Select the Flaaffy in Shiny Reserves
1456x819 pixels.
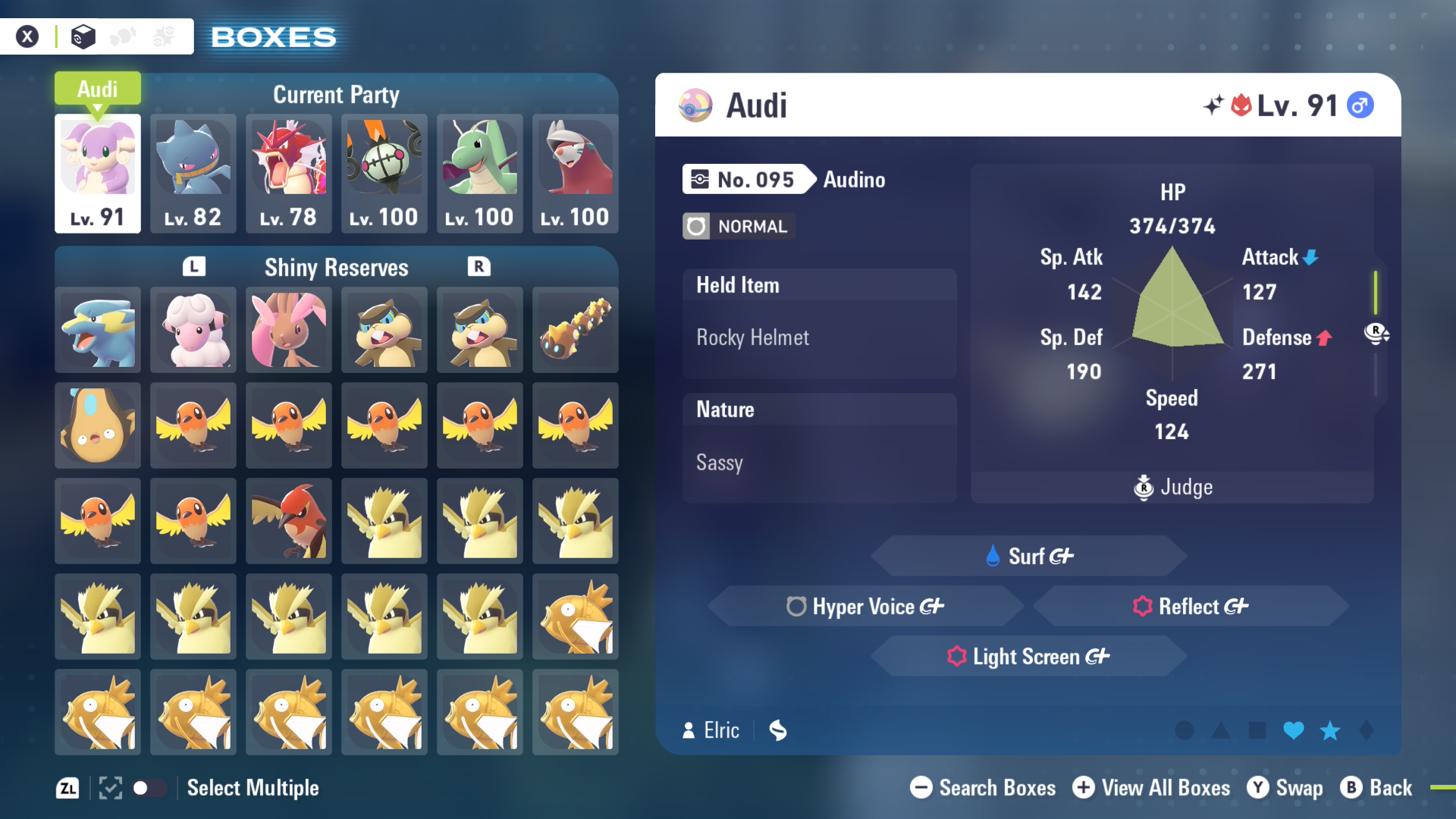[x=193, y=330]
